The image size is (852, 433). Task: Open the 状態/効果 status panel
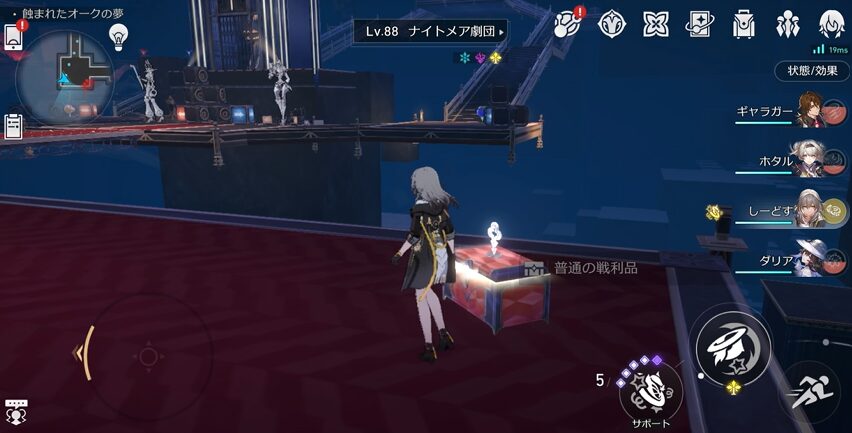tap(812, 71)
